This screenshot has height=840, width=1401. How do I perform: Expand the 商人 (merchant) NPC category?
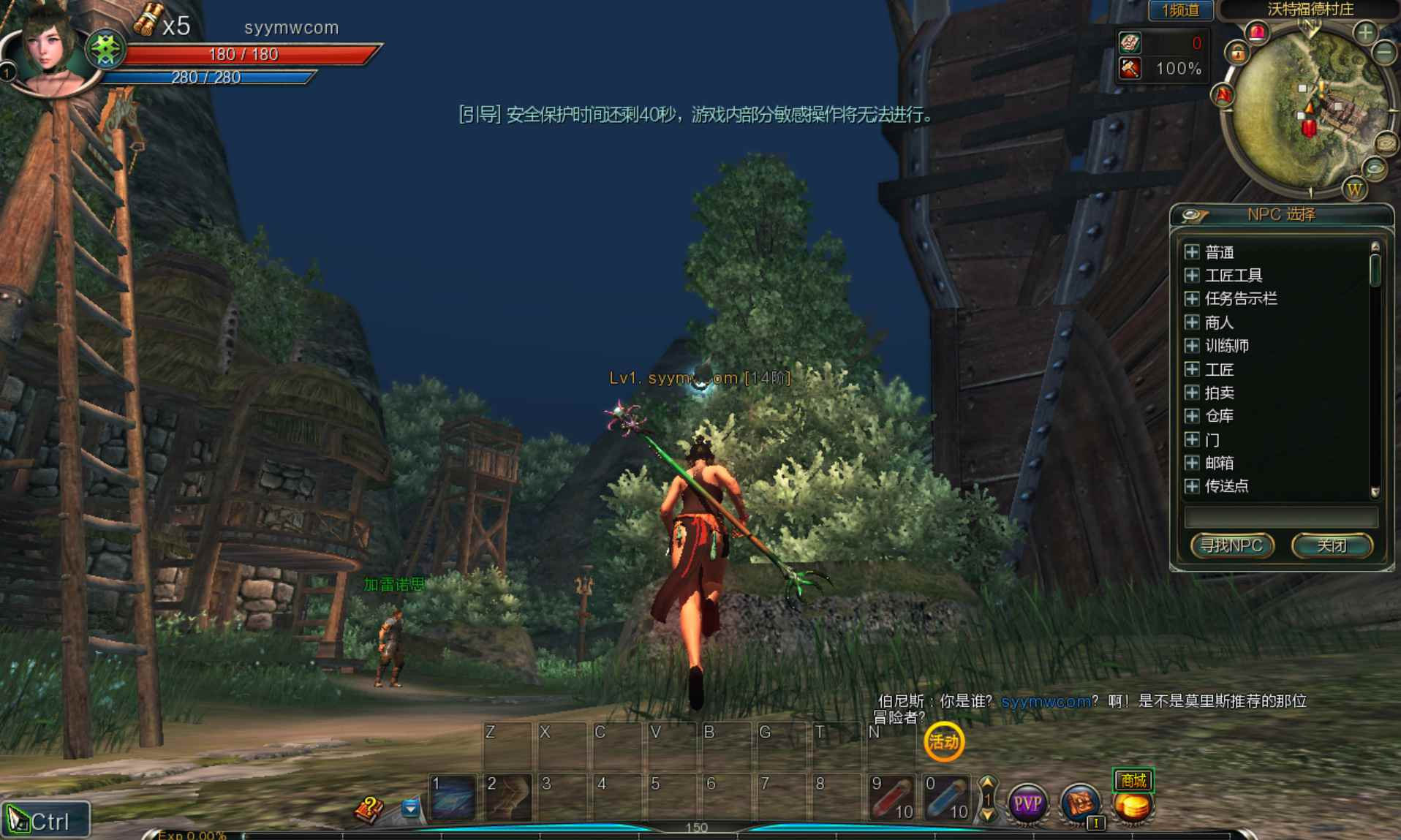pos(1191,322)
